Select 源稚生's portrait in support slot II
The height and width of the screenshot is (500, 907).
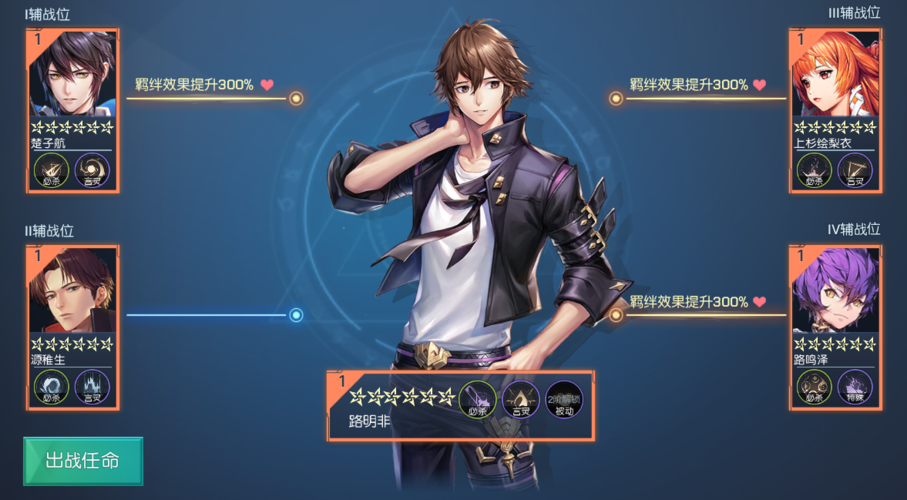coord(73,291)
